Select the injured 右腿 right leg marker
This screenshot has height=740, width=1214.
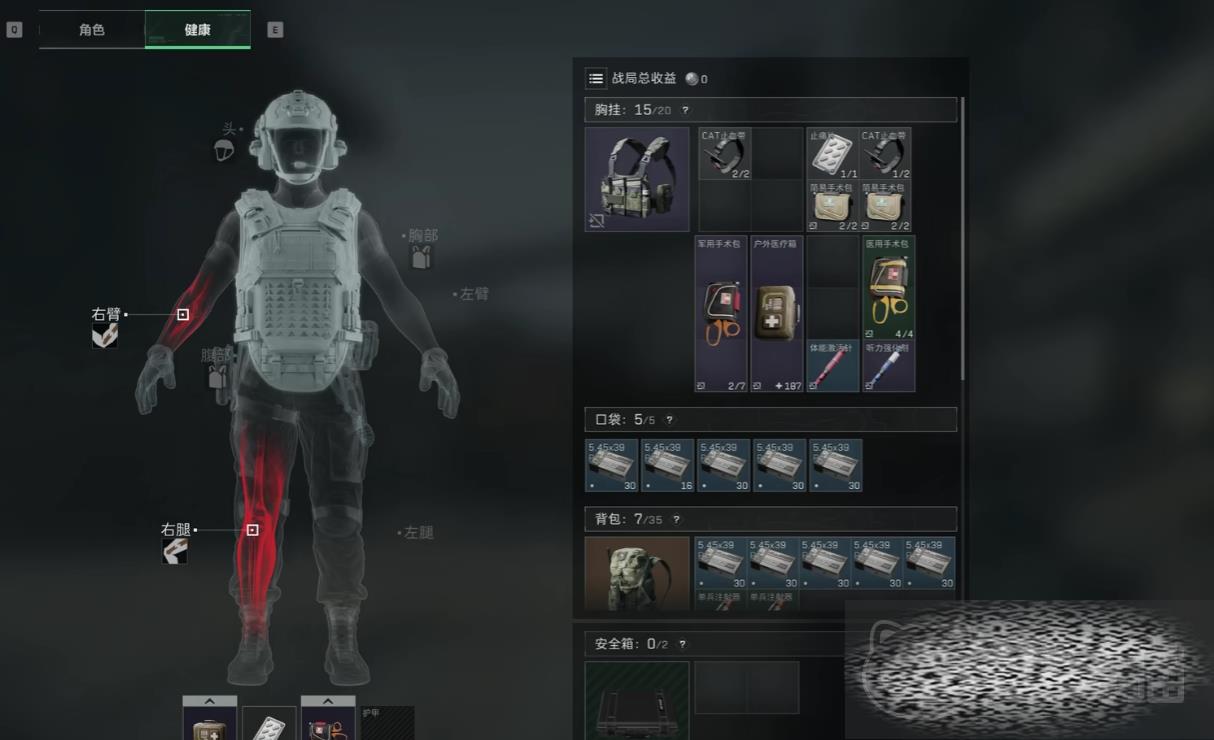pyautogui.click(x=252, y=530)
